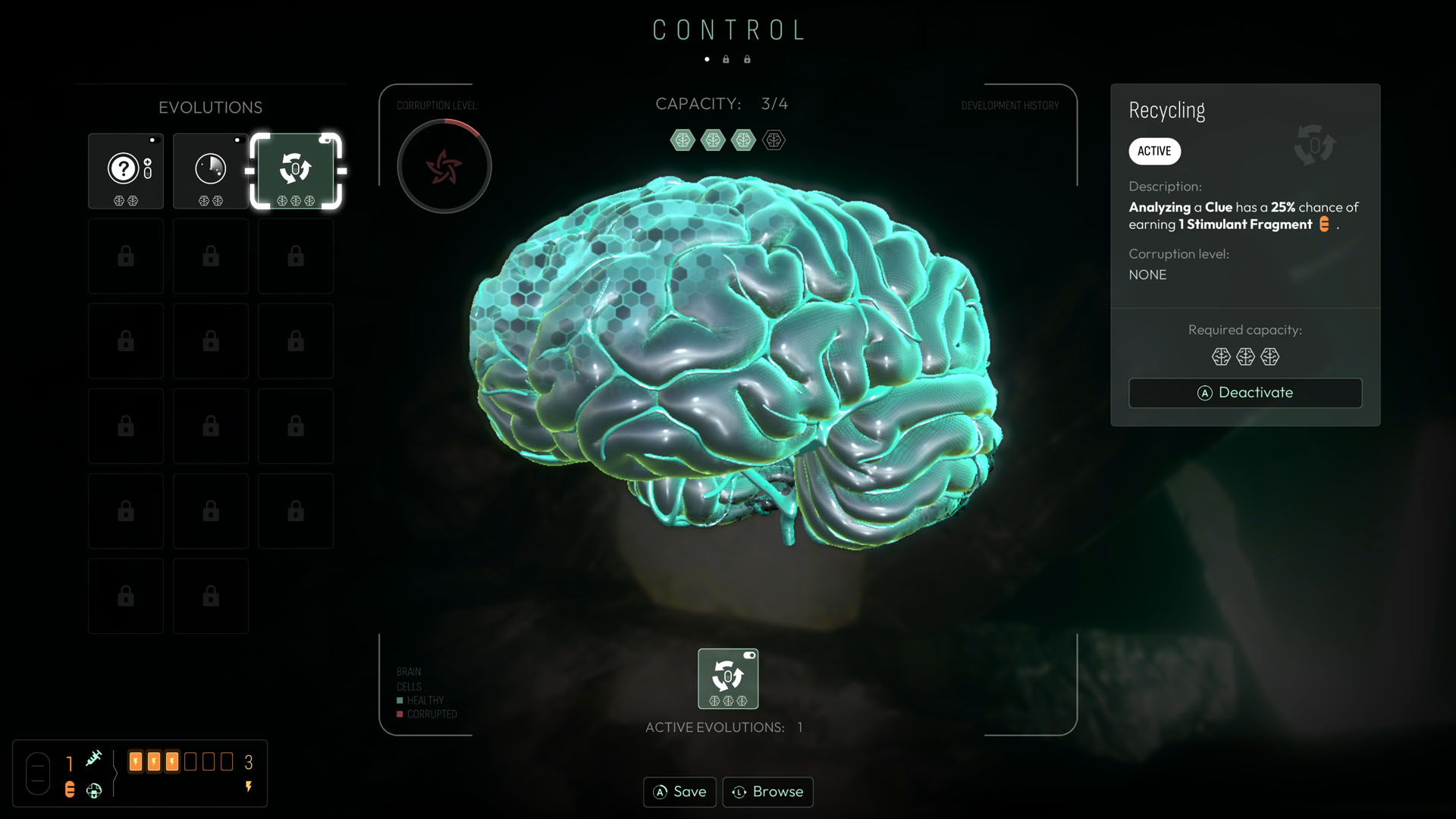Toggle off the Recycling evolution switch
The image size is (1456, 819).
tap(326, 140)
